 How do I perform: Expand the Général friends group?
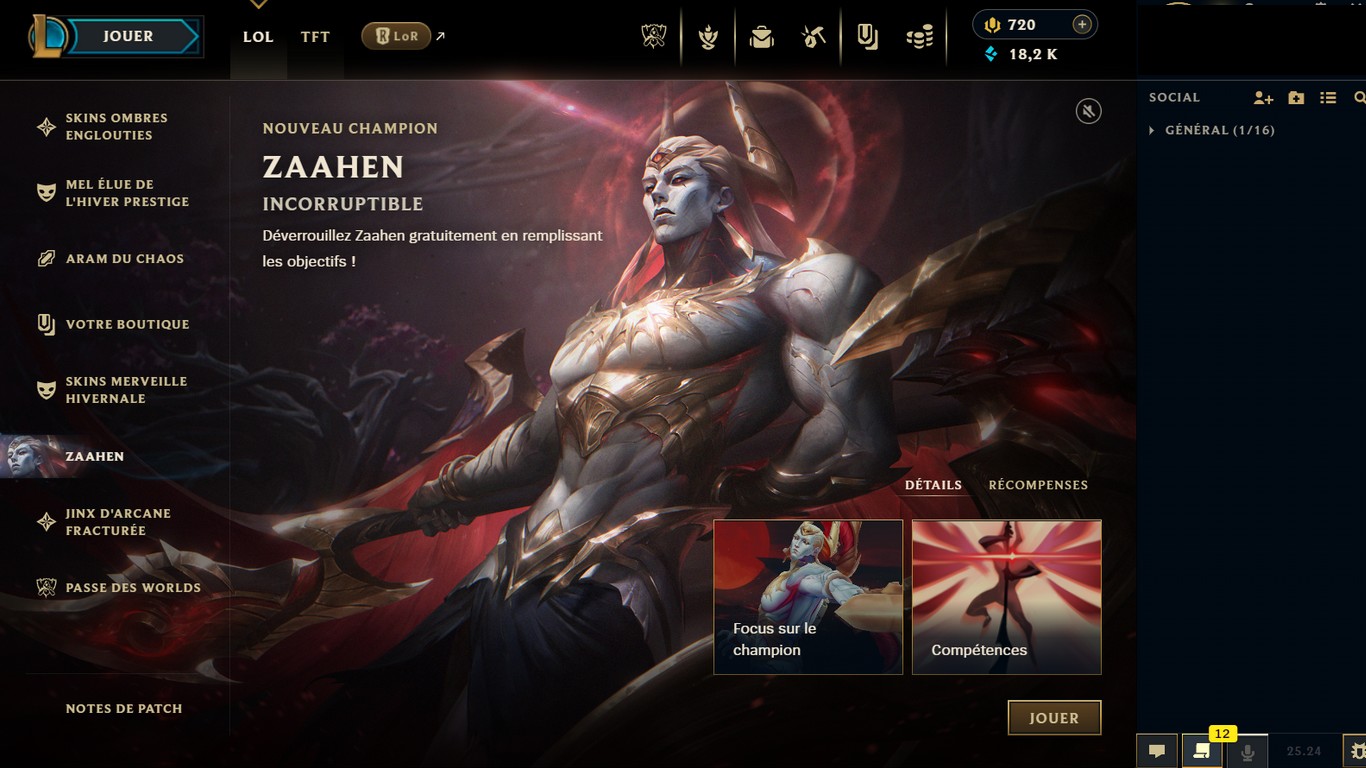pos(1152,130)
